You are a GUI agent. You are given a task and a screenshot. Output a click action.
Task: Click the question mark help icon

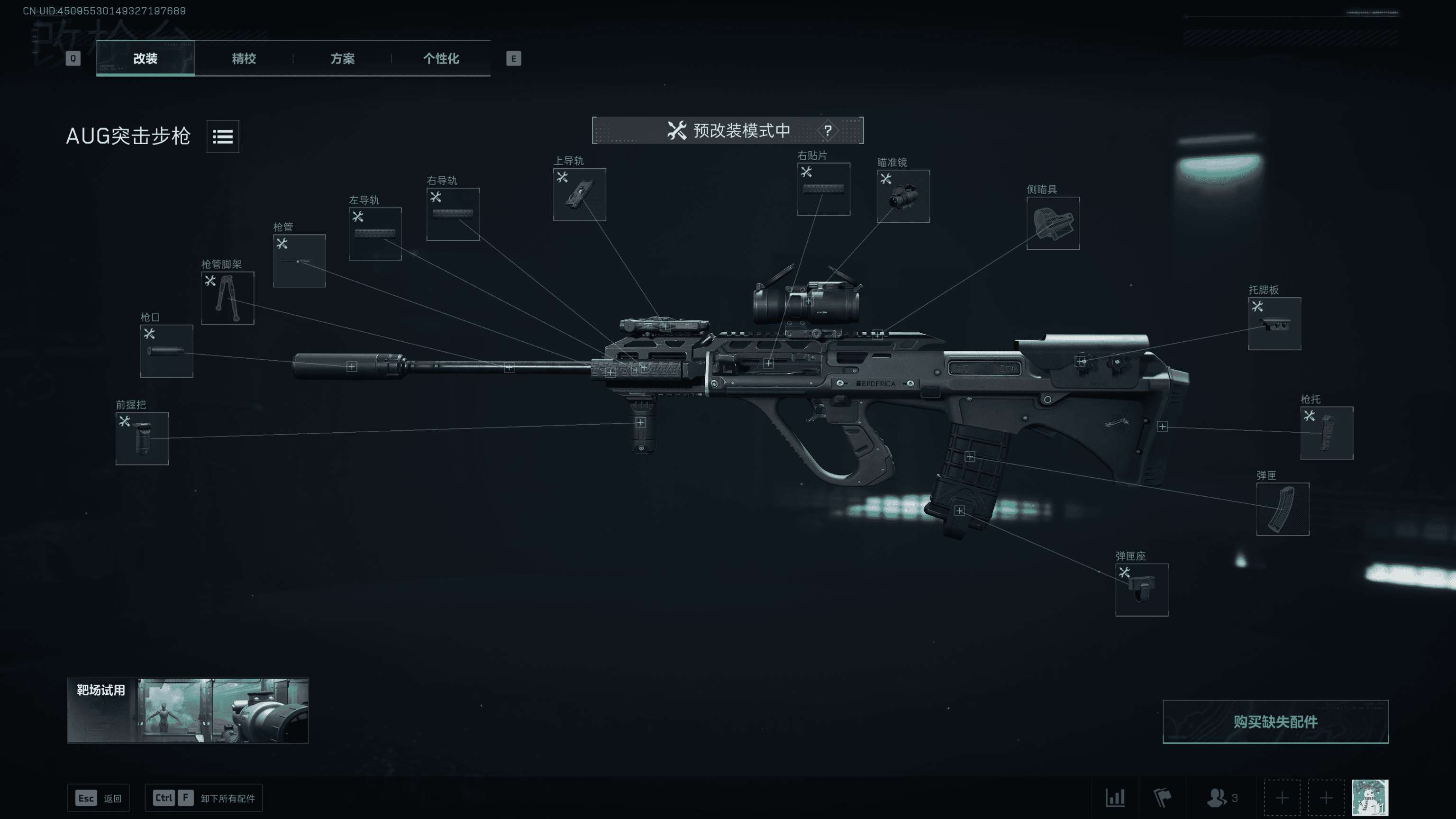[828, 130]
